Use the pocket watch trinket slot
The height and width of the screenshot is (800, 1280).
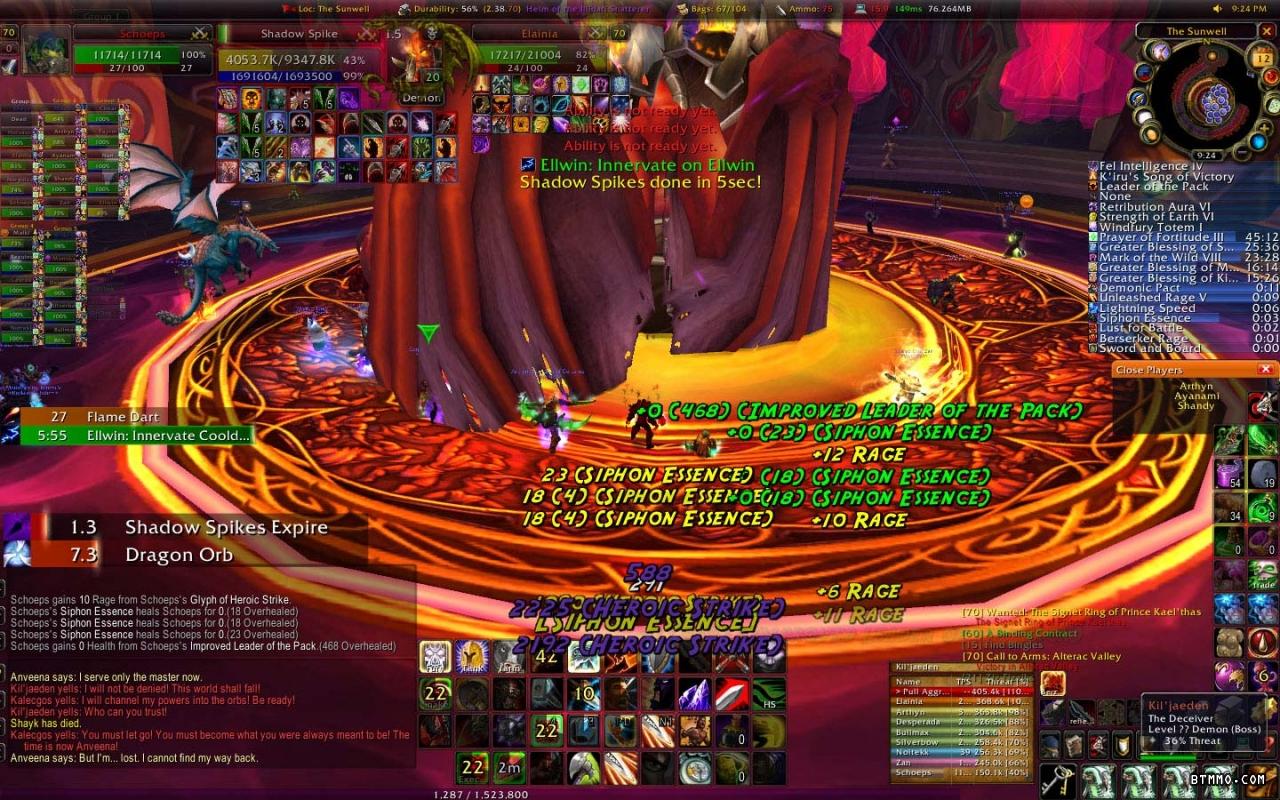point(694,767)
